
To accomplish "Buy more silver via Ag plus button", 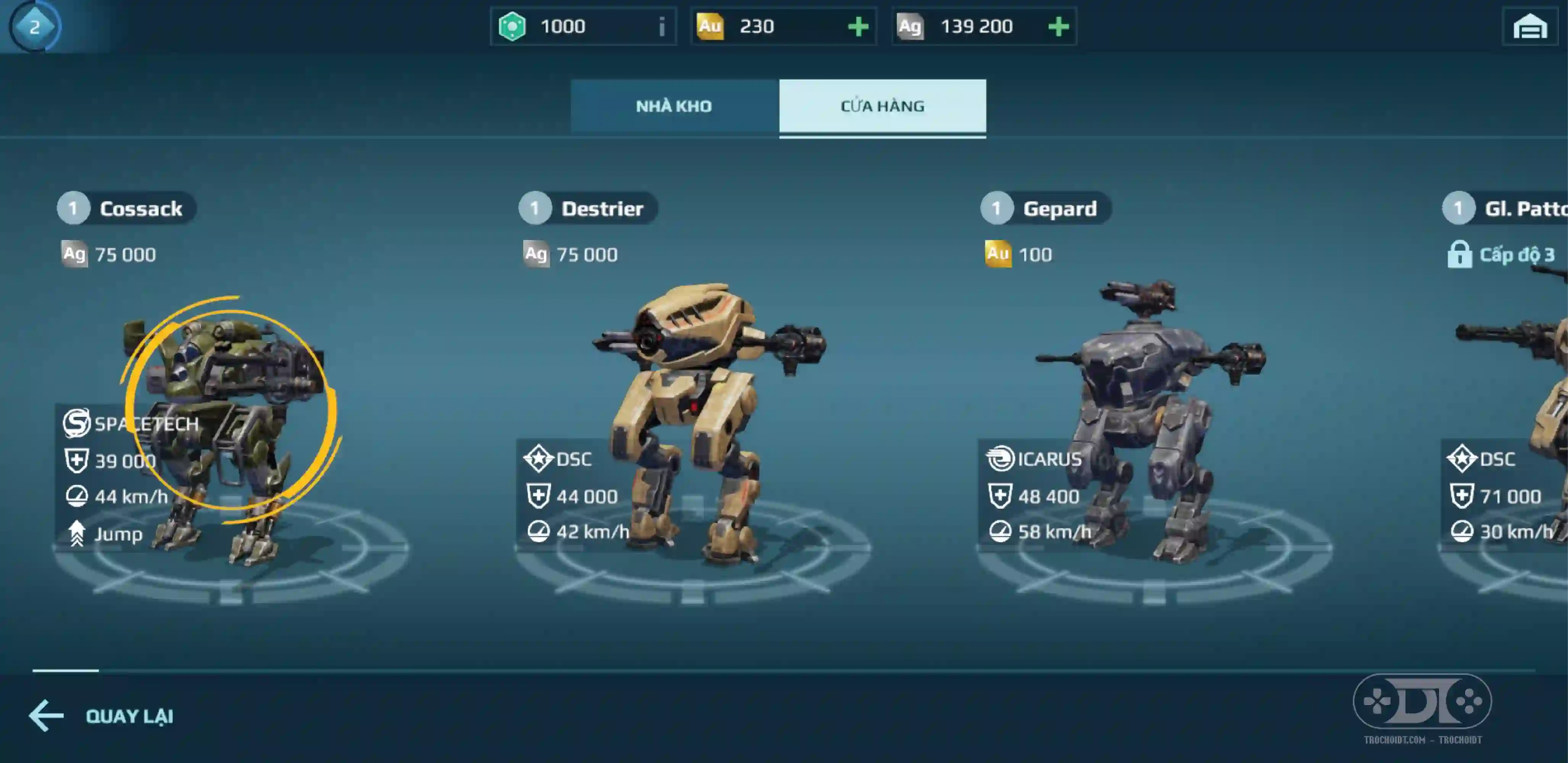I will (1059, 27).
